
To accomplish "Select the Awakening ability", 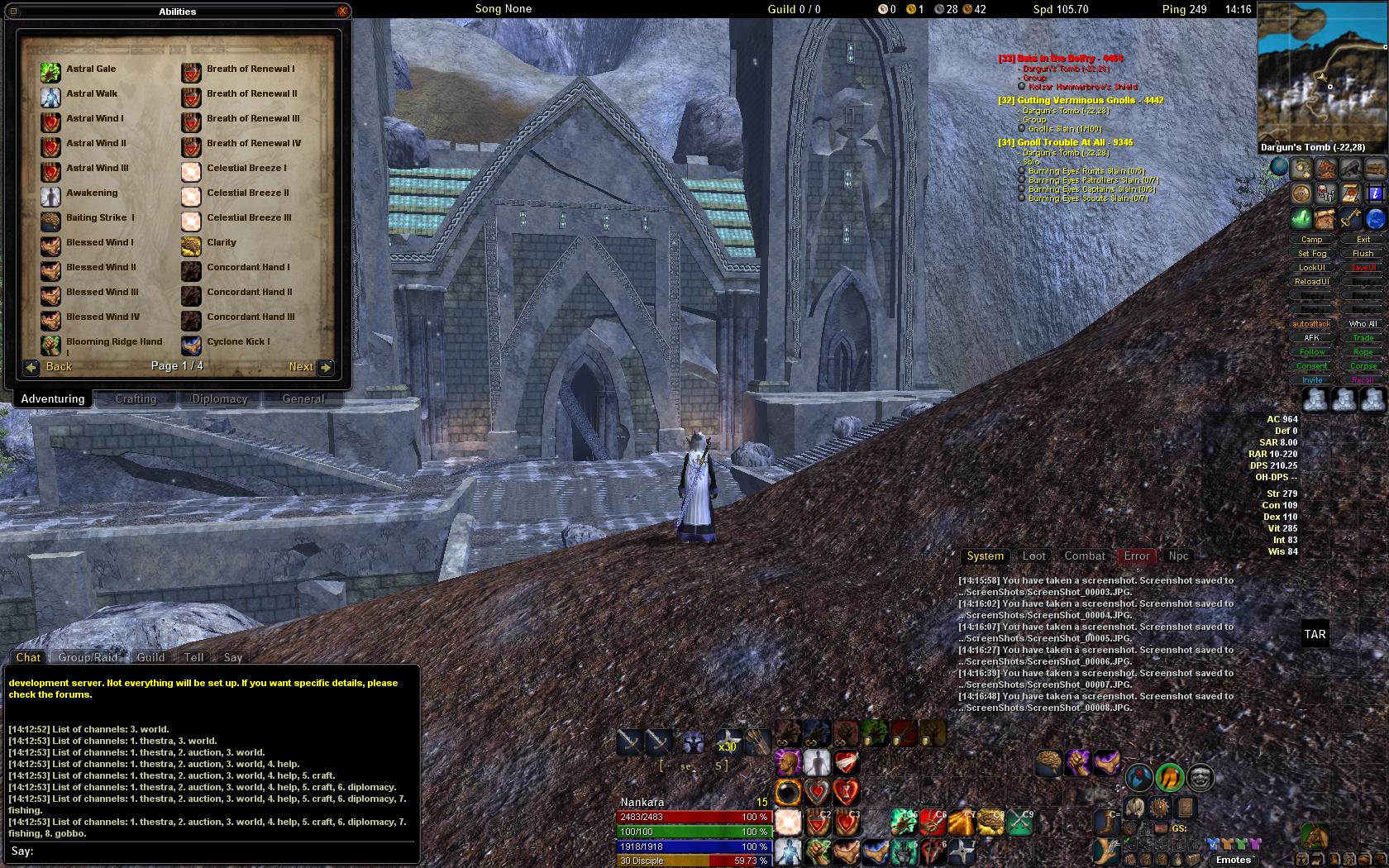I will (x=51, y=196).
